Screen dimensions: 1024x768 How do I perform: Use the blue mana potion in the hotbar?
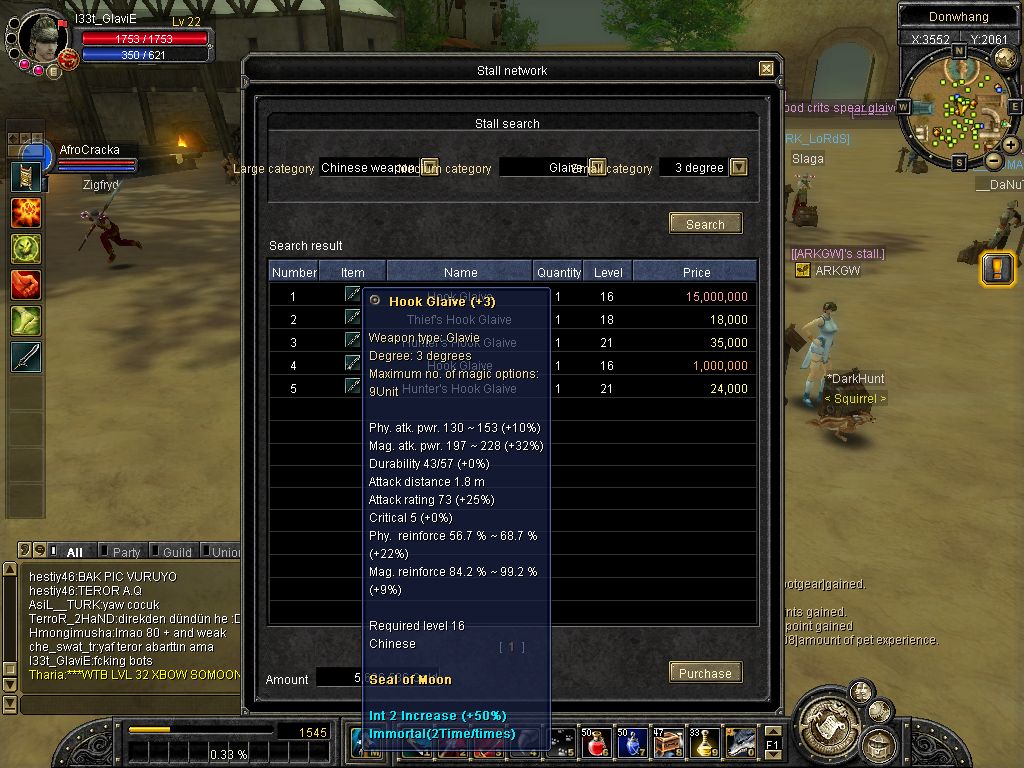point(631,743)
